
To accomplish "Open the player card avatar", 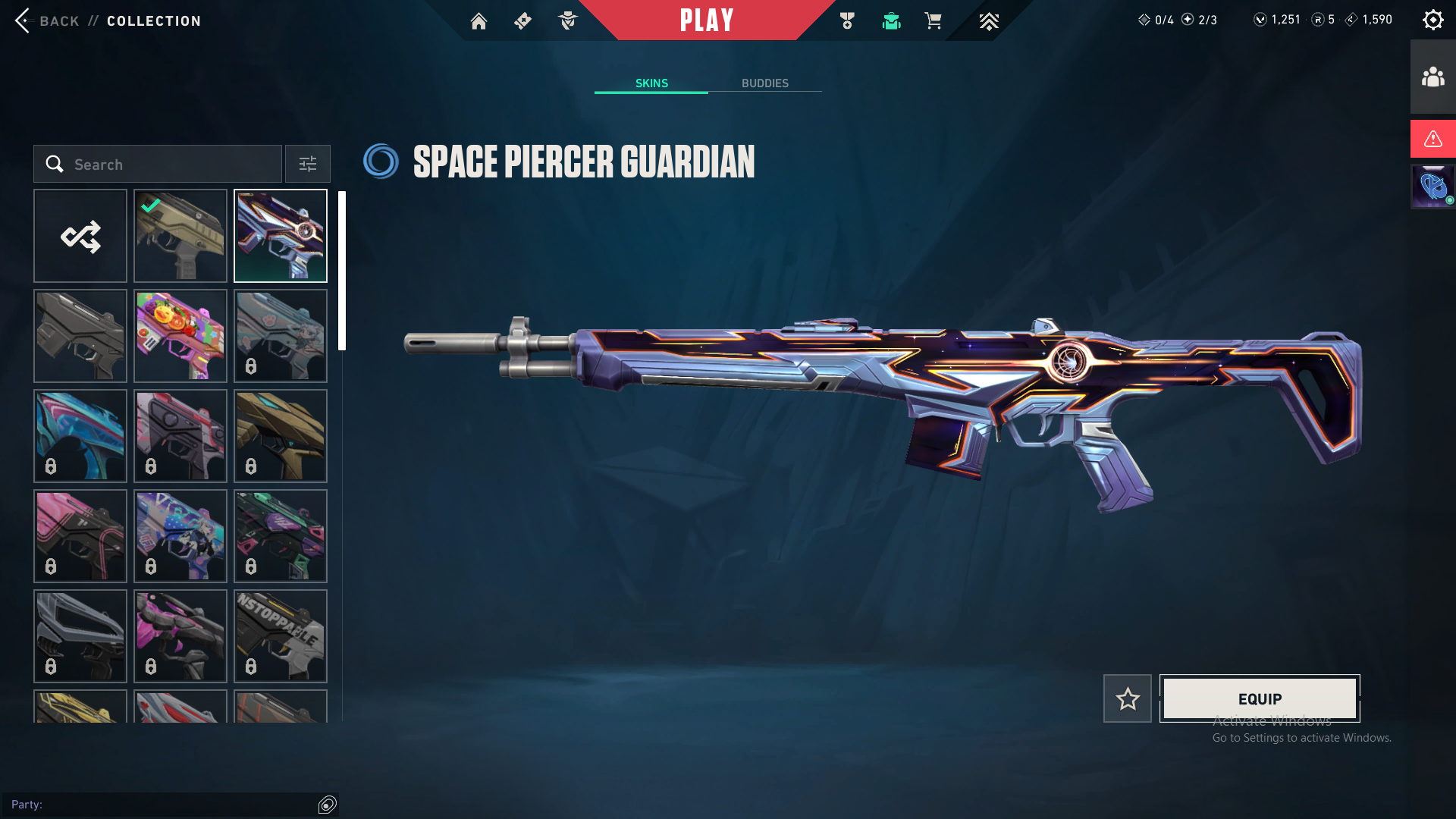I will coord(1432,187).
